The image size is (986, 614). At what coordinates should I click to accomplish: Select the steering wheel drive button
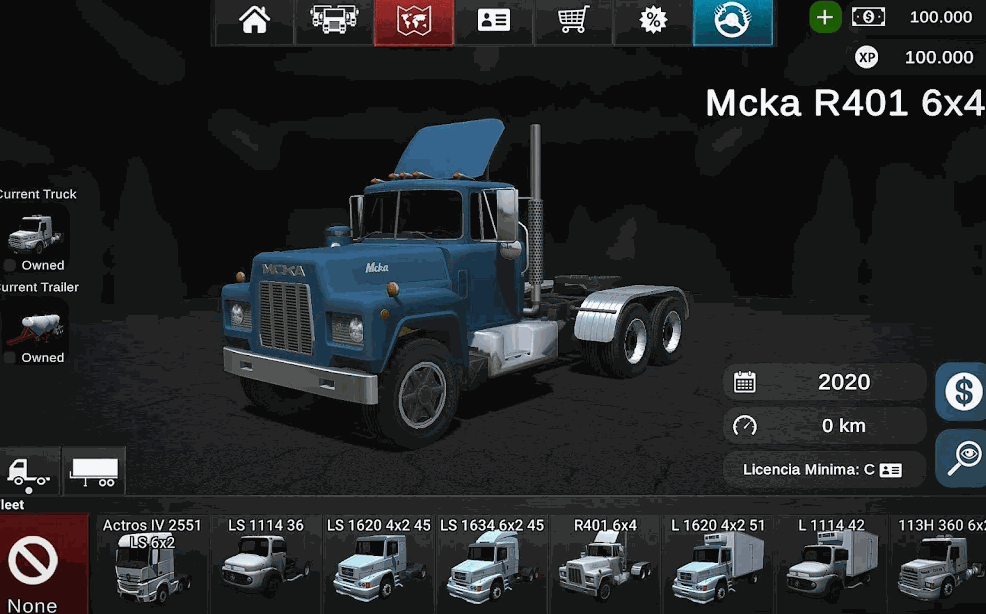pyautogui.click(x=732, y=21)
